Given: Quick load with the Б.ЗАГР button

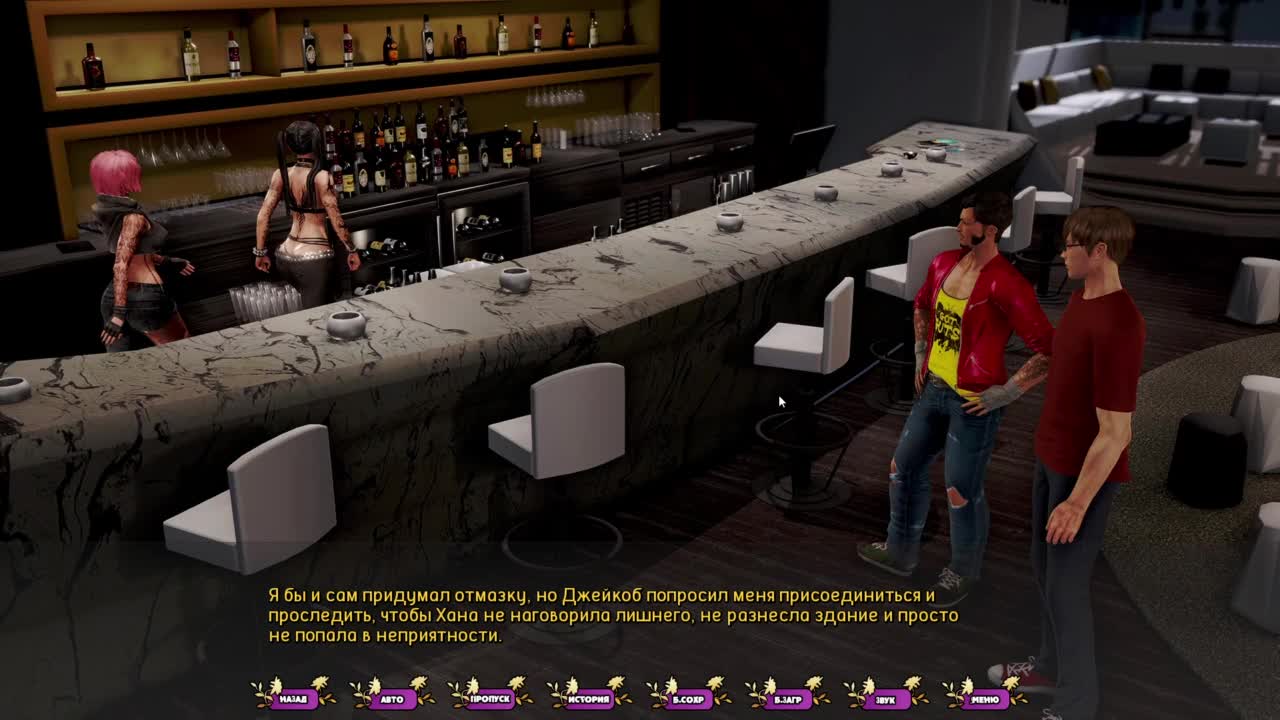Looking at the screenshot, I should 788,699.
